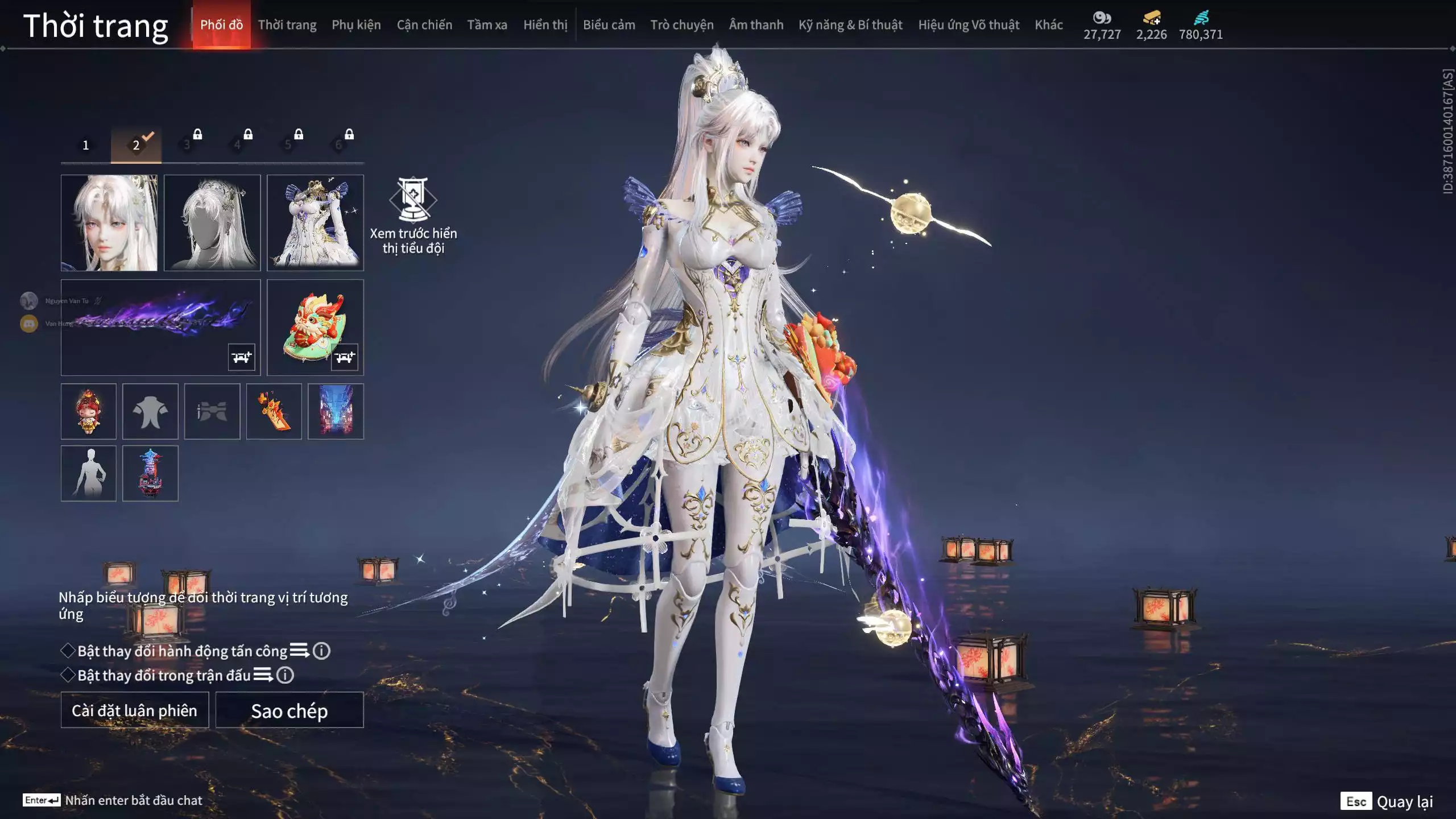
Task: Toggle Bật thay đổi hành động tấn công
Action: point(68,651)
